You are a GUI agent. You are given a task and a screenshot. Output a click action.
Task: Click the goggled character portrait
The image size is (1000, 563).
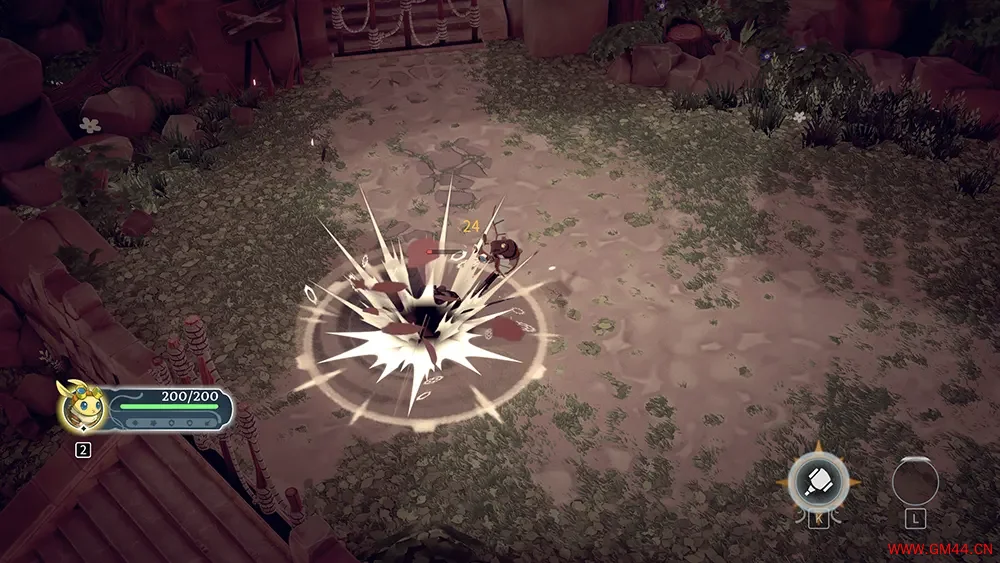(83, 405)
